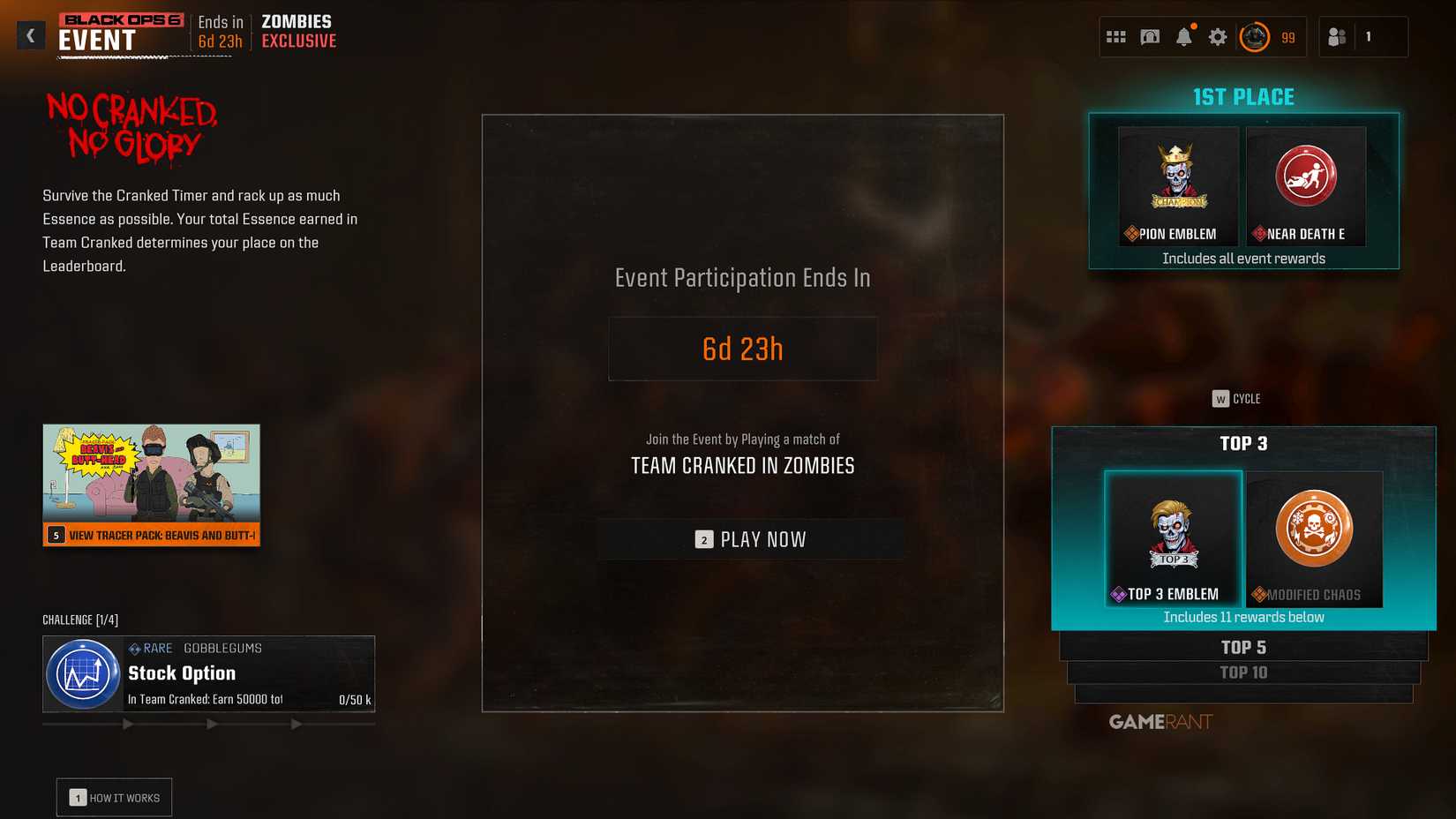Viewport: 1456px width, 819px height.
Task: Select the Top 3 Emblem reward
Action: pyautogui.click(x=1173, y=538)
